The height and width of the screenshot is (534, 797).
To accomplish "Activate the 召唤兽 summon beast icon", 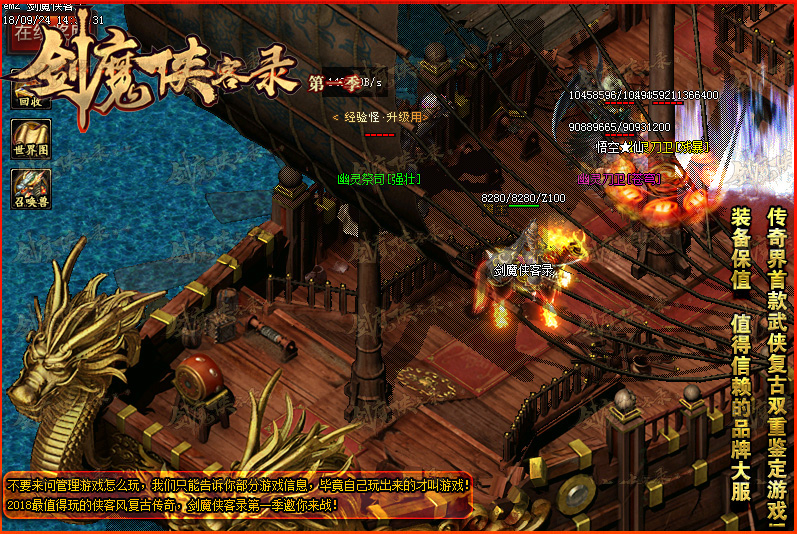I will 31,189.
